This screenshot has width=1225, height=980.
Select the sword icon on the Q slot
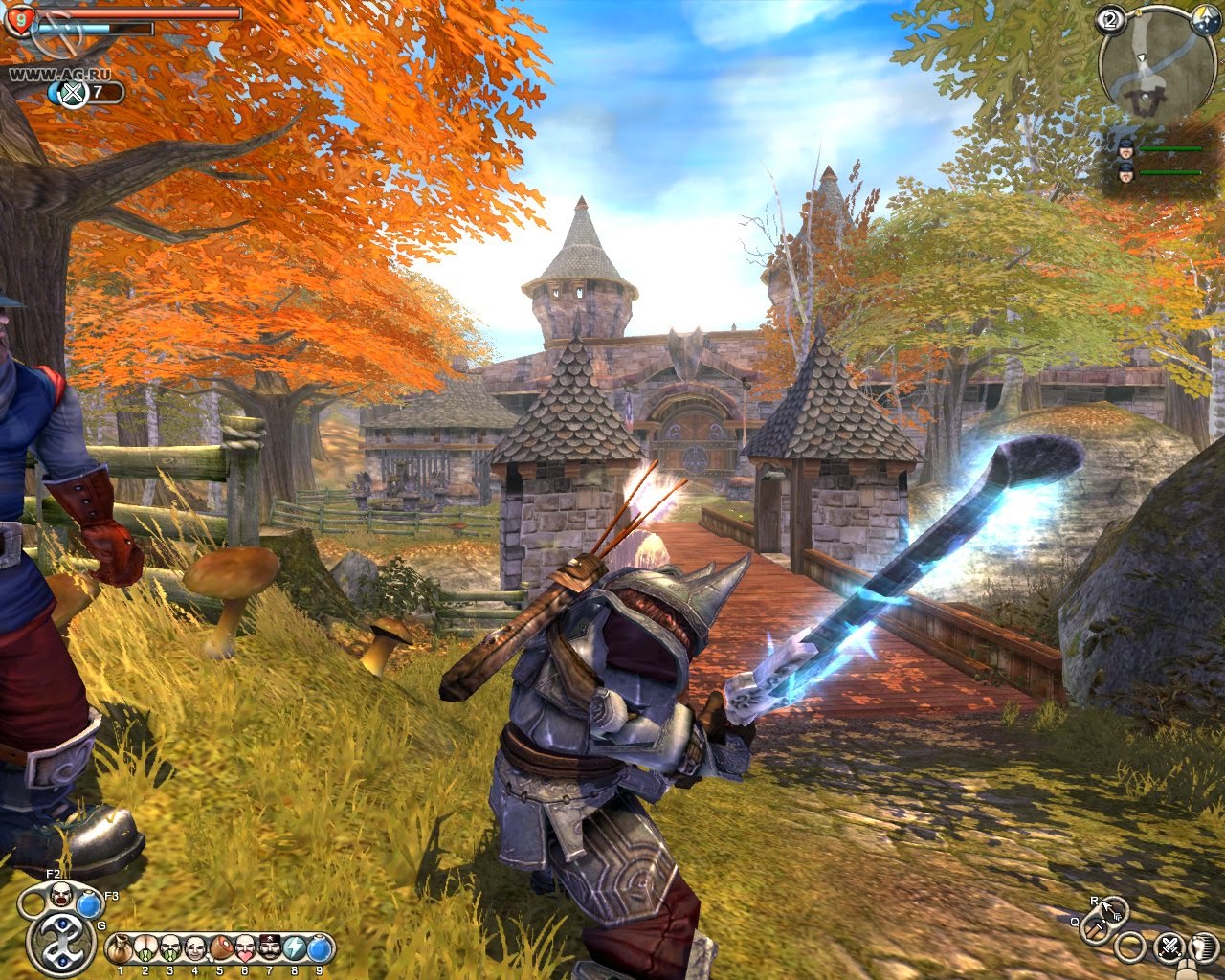coord(1095,929)
